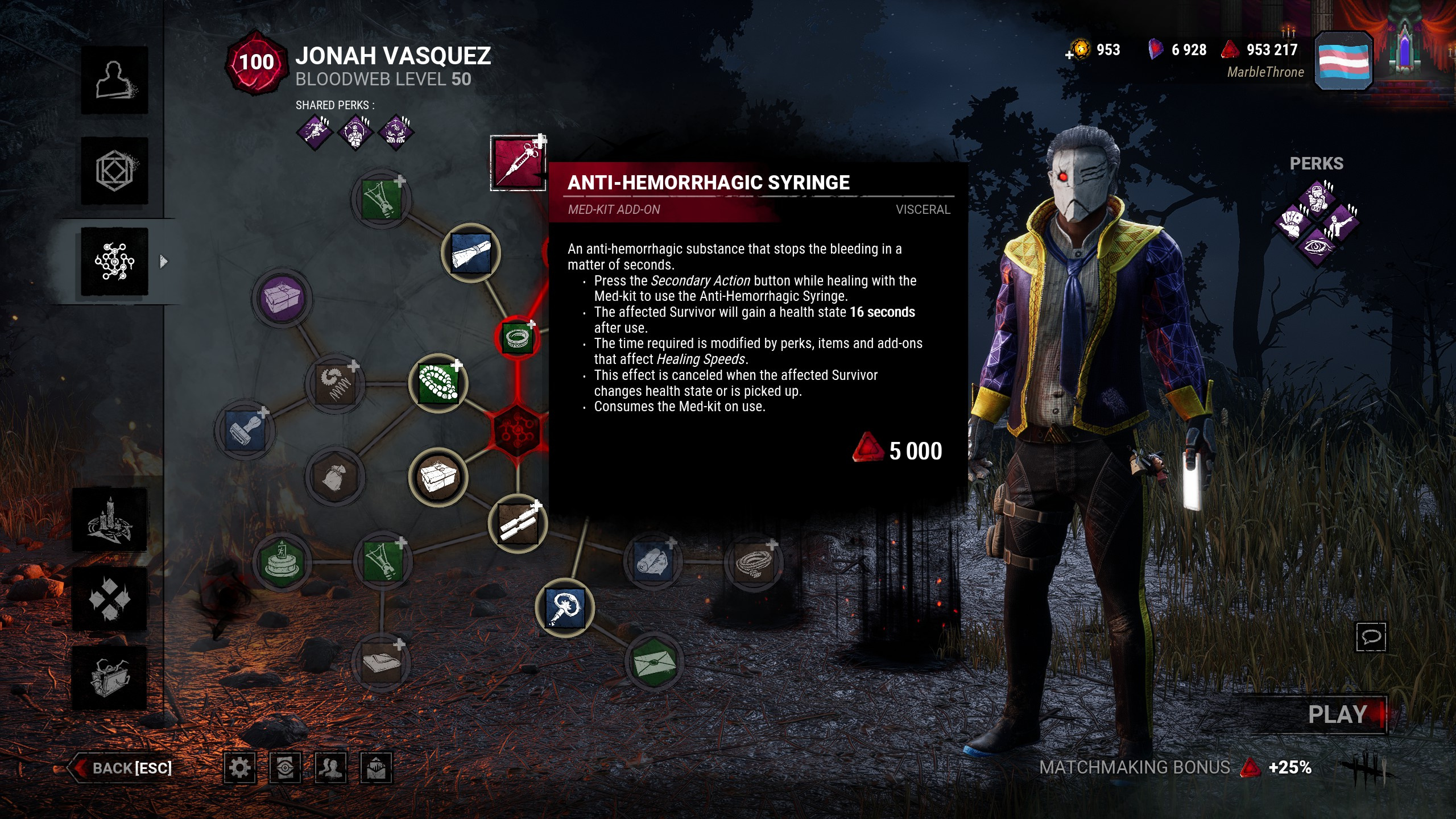Image resolution: width=1456 pixels, height=819 pixels.
Task: Select the green ring add-on node
Action: (517, 338)
